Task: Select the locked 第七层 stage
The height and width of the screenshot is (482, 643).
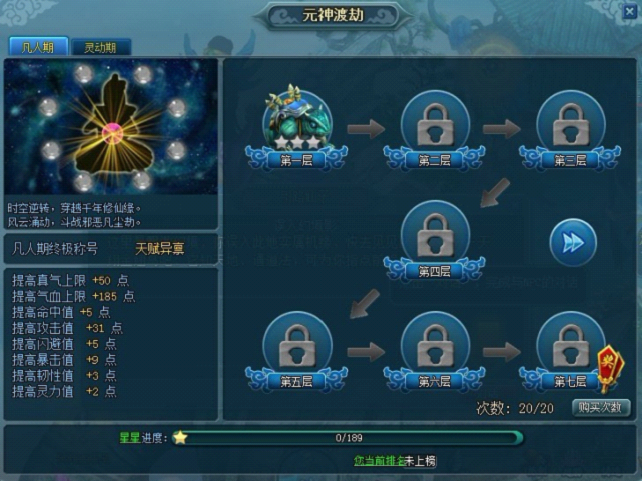Action: [x=568, y=346]
